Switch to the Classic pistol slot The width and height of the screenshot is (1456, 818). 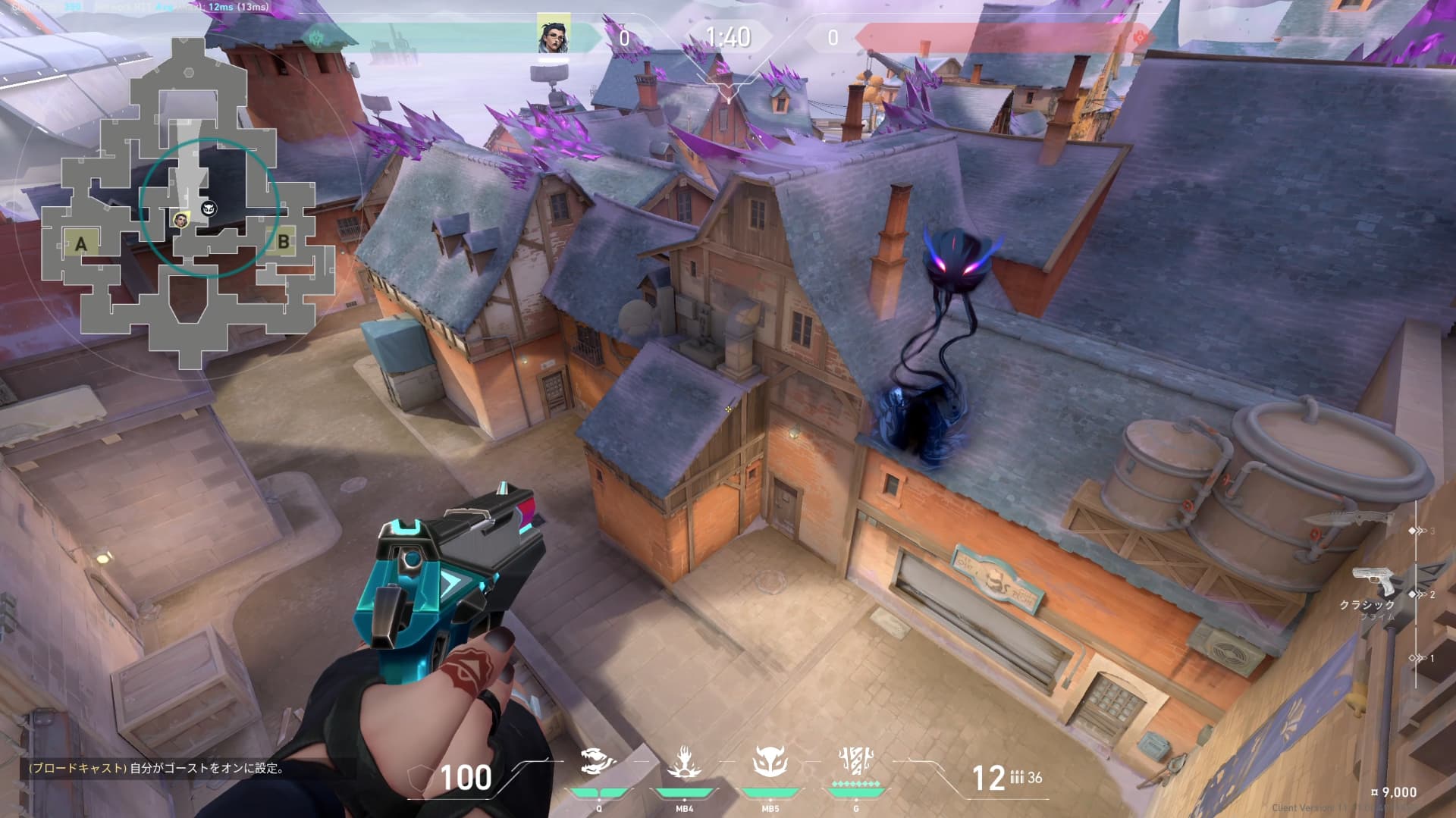click(x=1375, y=584)
